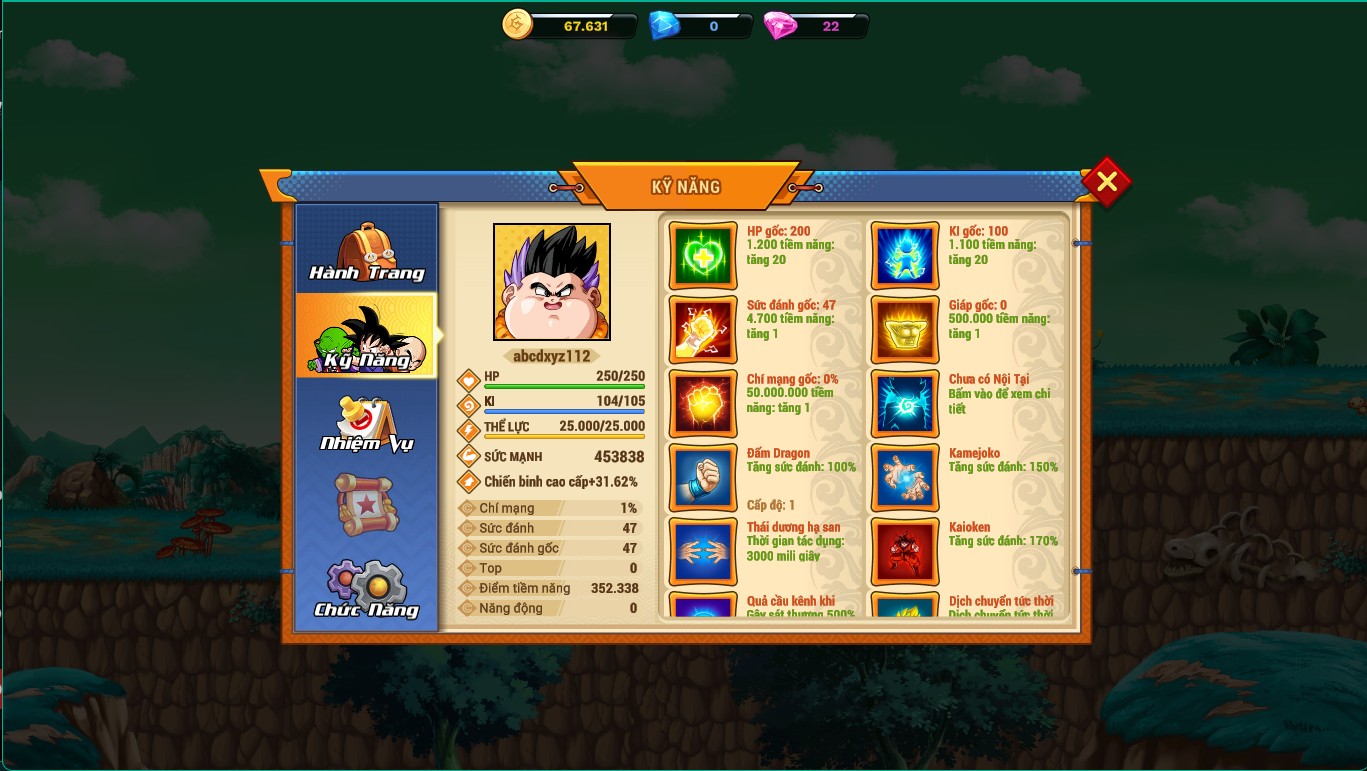
Task: Switch to the Hành Trang tab
Action: pos(366,251)
